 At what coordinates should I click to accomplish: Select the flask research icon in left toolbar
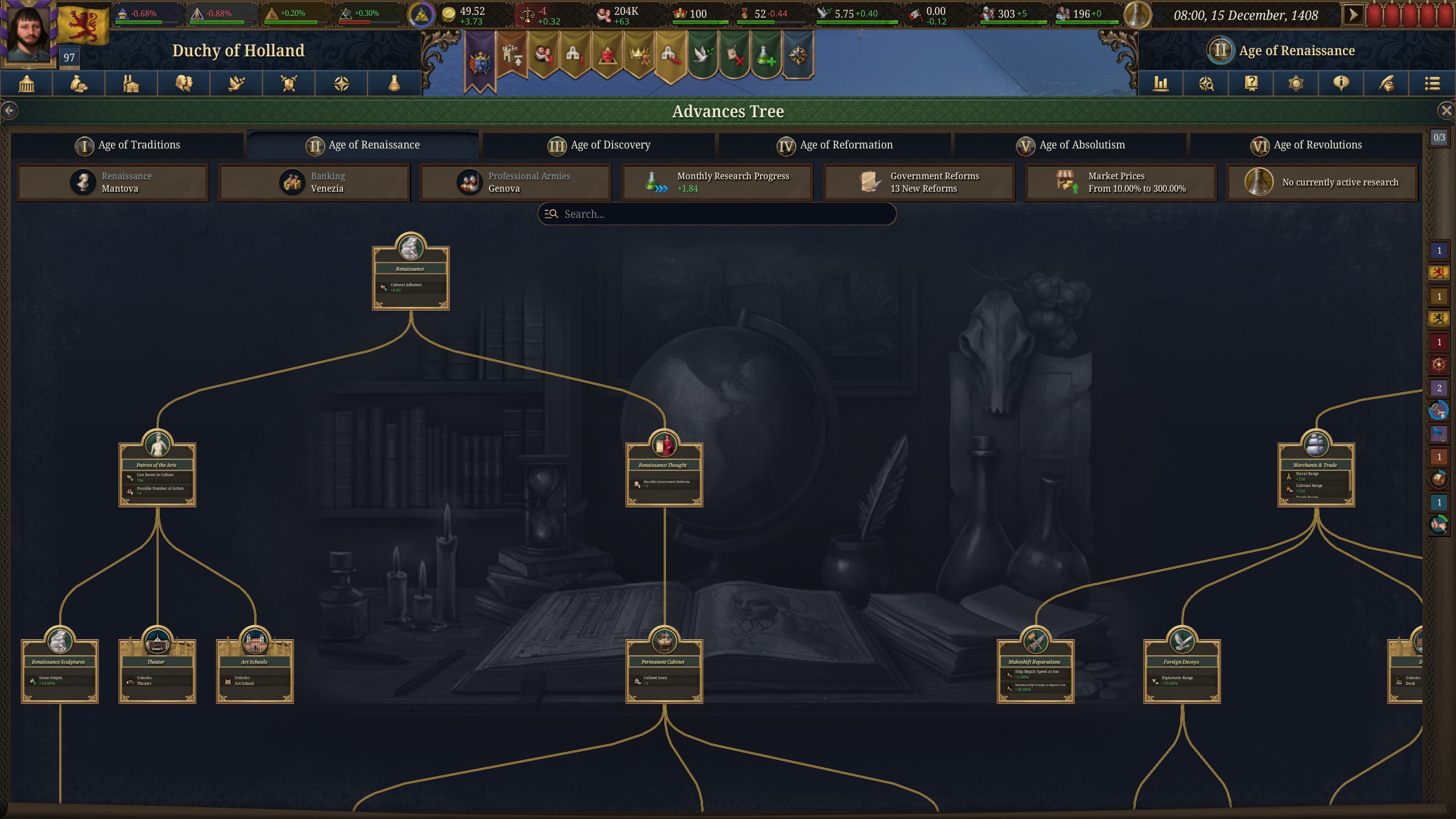pos(394,84)
